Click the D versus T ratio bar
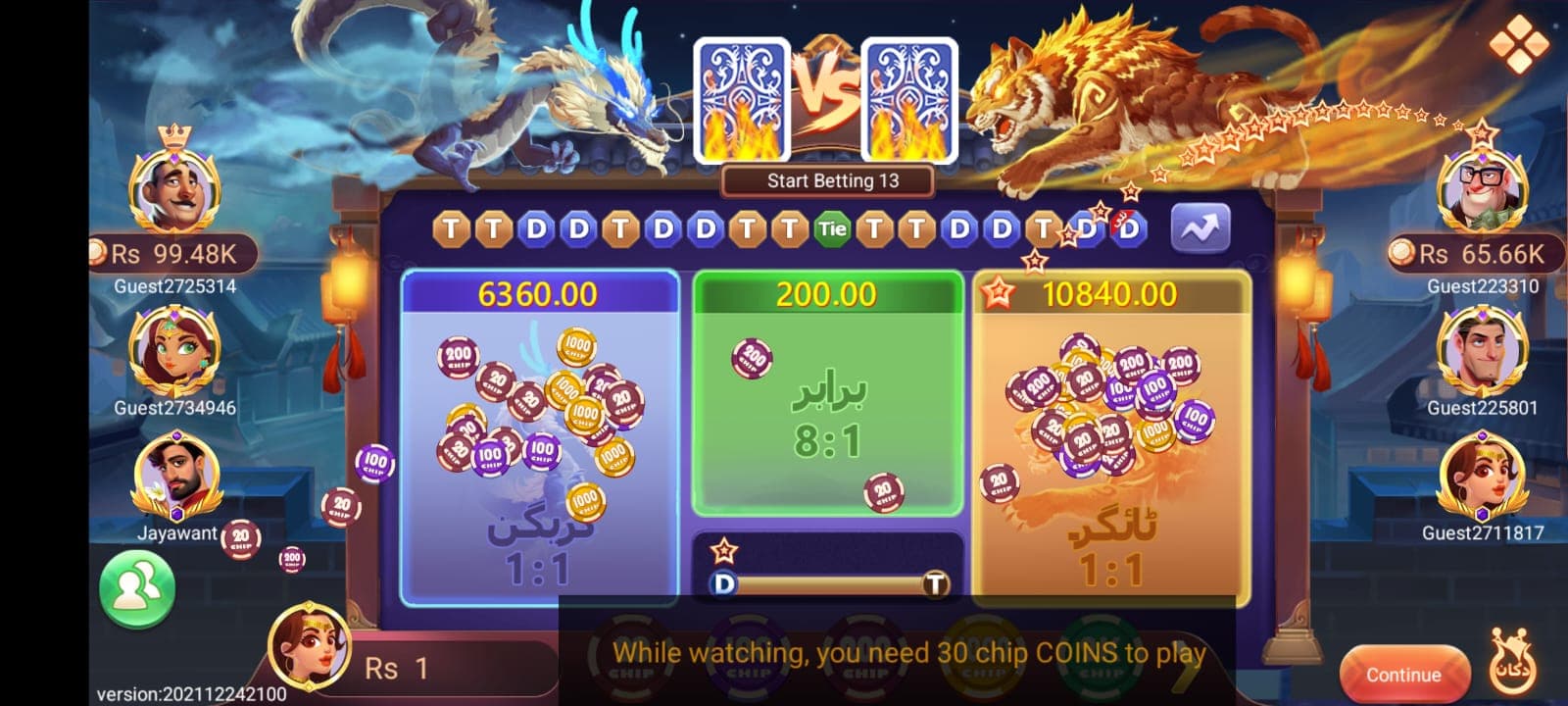 [828, 582]
